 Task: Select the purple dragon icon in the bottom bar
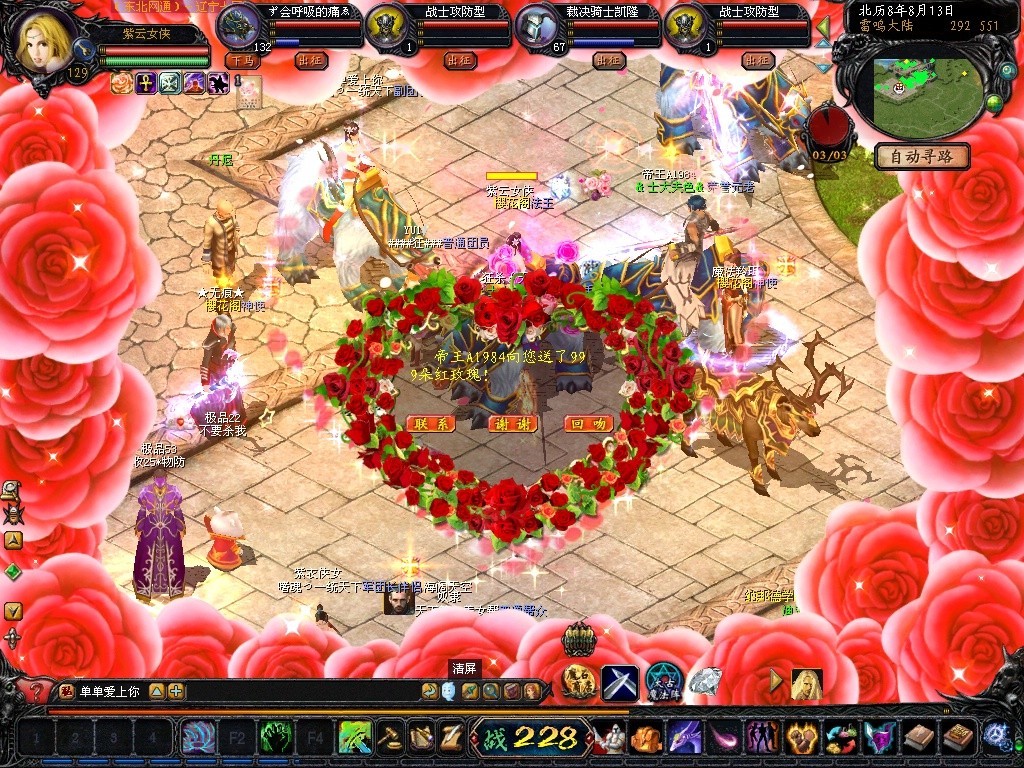coord(684,739)
